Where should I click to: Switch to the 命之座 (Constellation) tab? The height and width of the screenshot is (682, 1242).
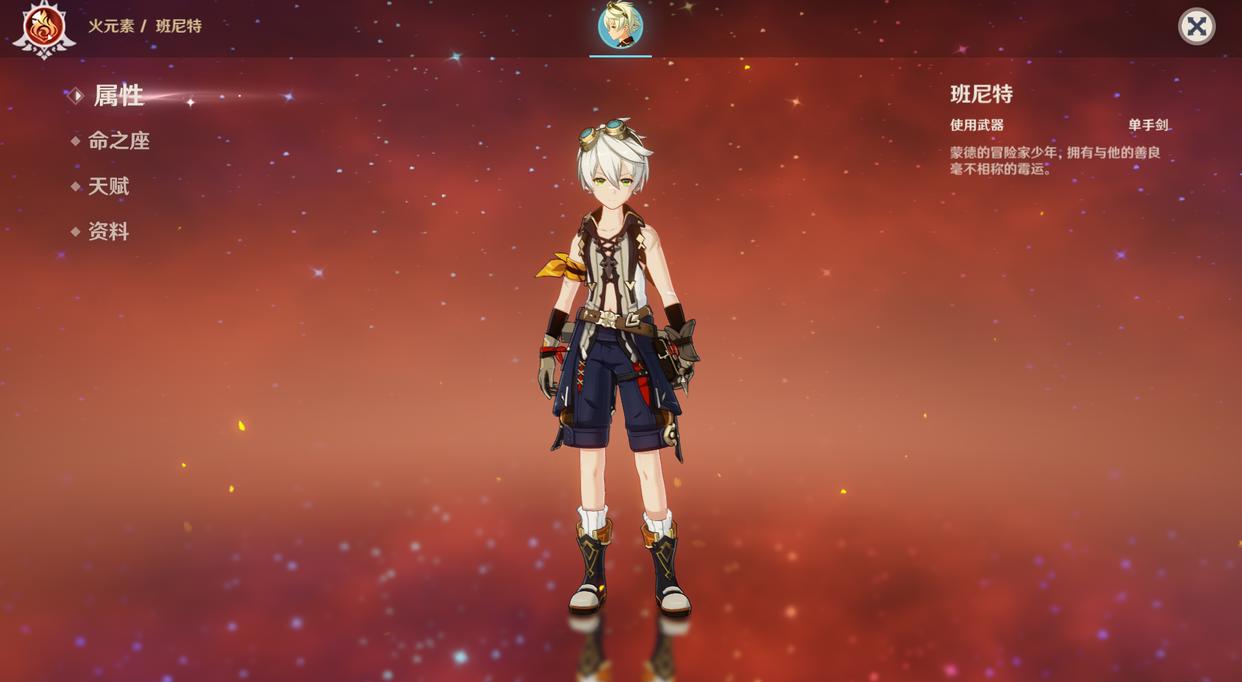[118, 141]
